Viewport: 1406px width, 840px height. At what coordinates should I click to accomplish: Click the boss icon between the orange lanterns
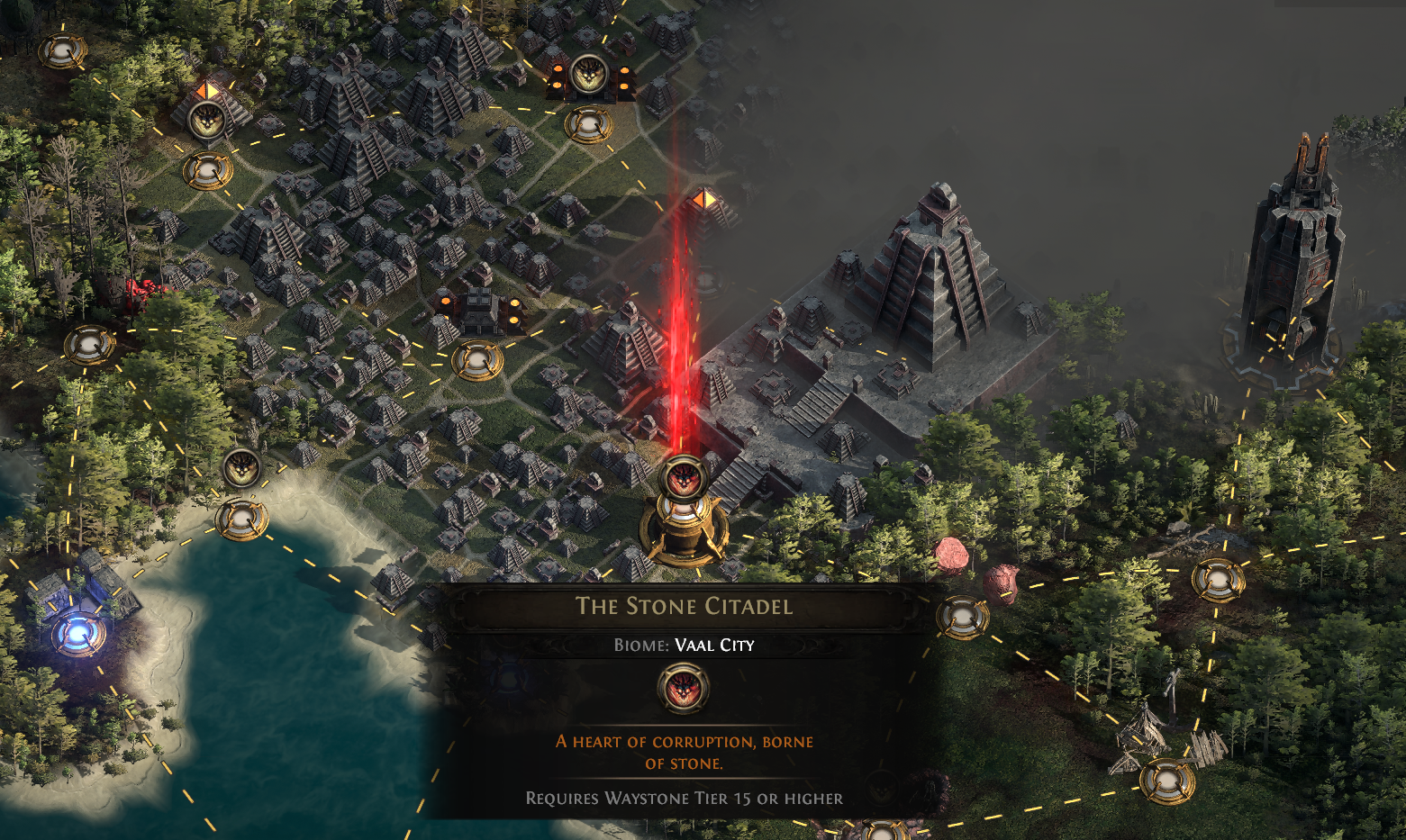pyautogui.click(x=588, y=74)
